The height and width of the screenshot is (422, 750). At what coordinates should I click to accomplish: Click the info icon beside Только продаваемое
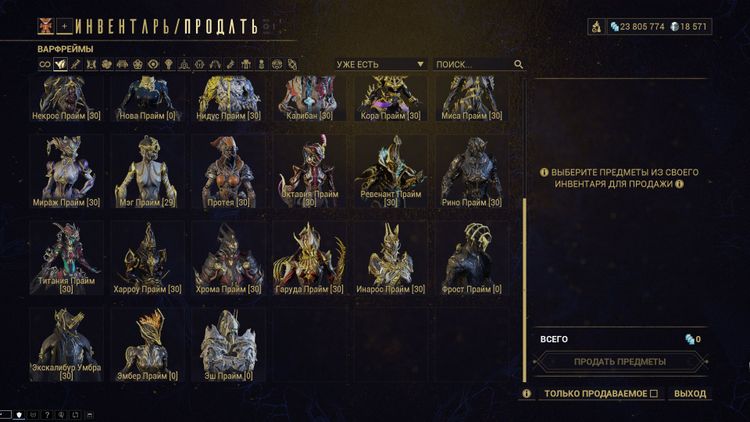click(x=527, y=394)
